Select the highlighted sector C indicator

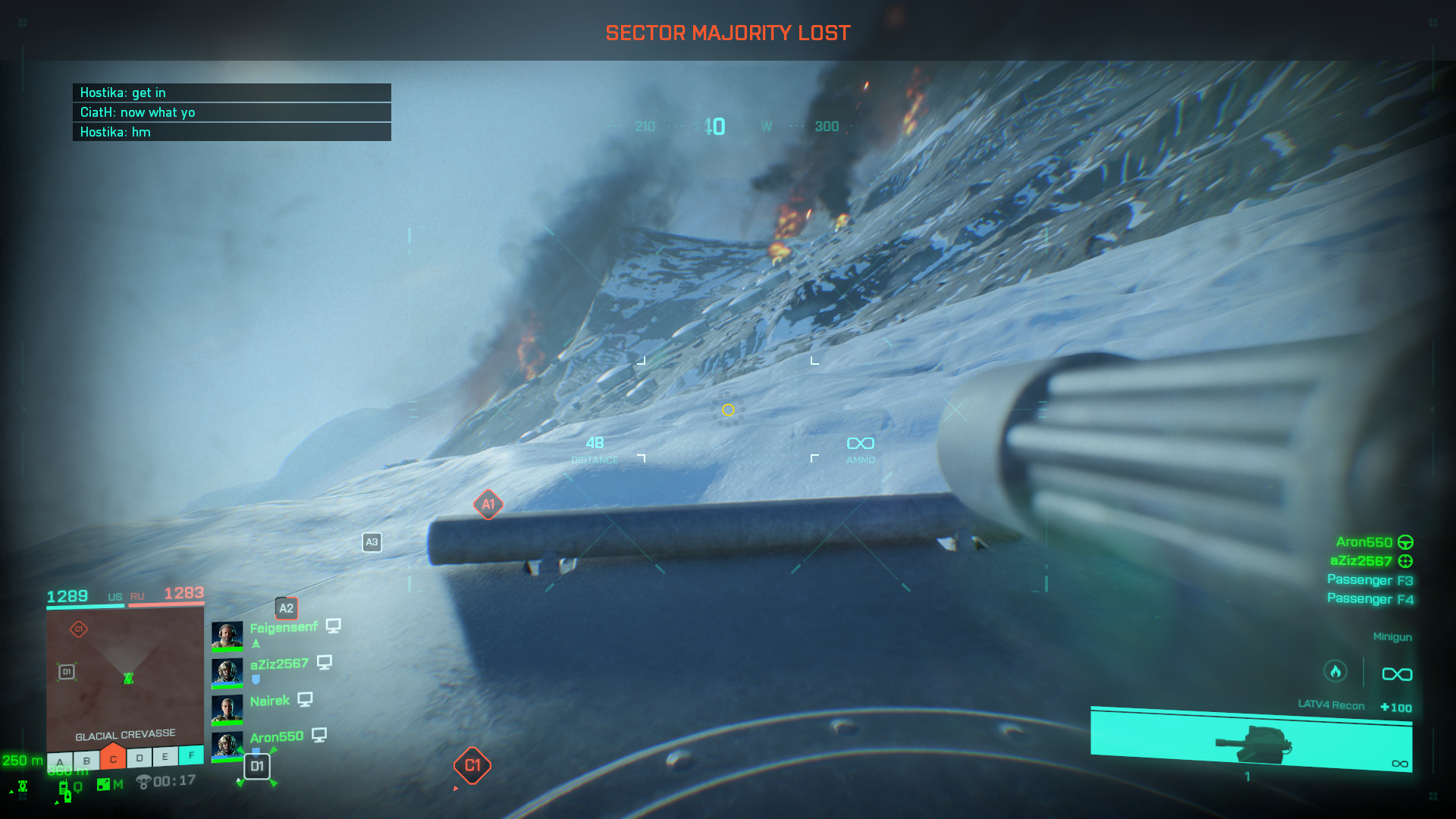[113, 758]
